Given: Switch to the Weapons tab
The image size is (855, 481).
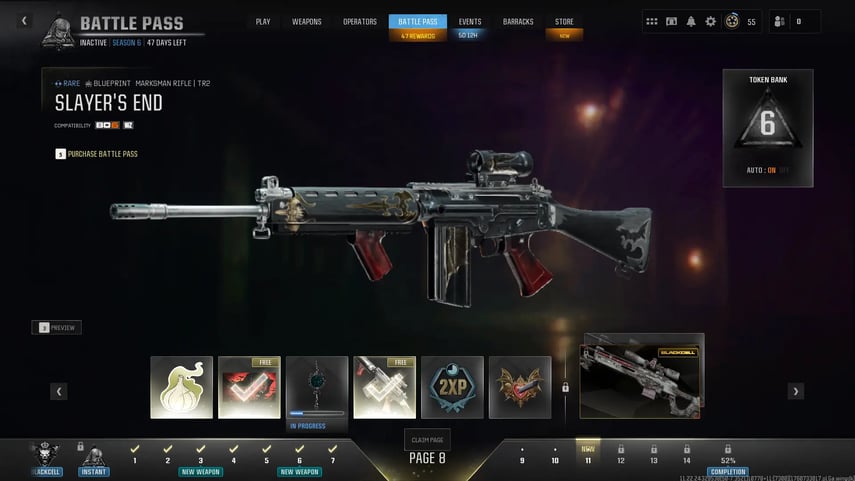Looking at the screenshot, I should [306, 21].
